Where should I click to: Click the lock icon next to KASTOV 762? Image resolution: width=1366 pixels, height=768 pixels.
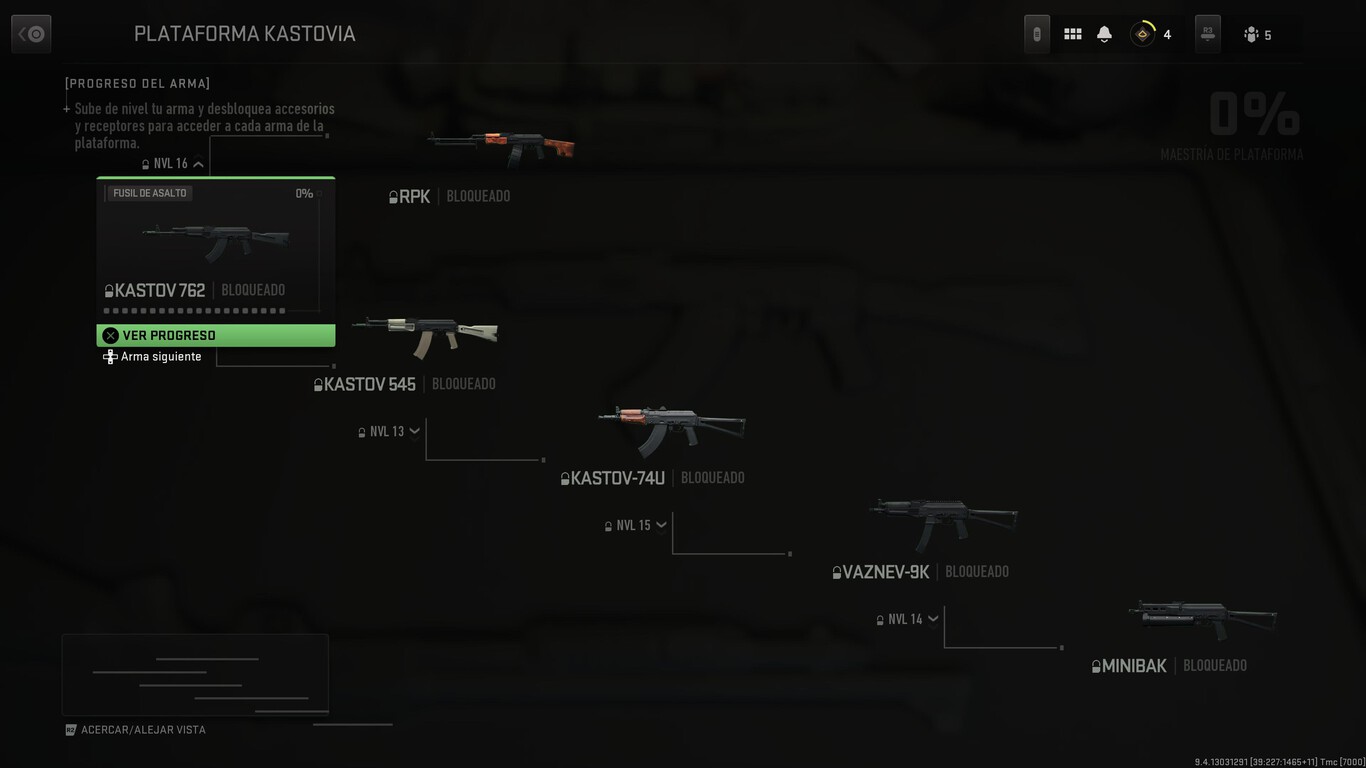tap(107, 289)
